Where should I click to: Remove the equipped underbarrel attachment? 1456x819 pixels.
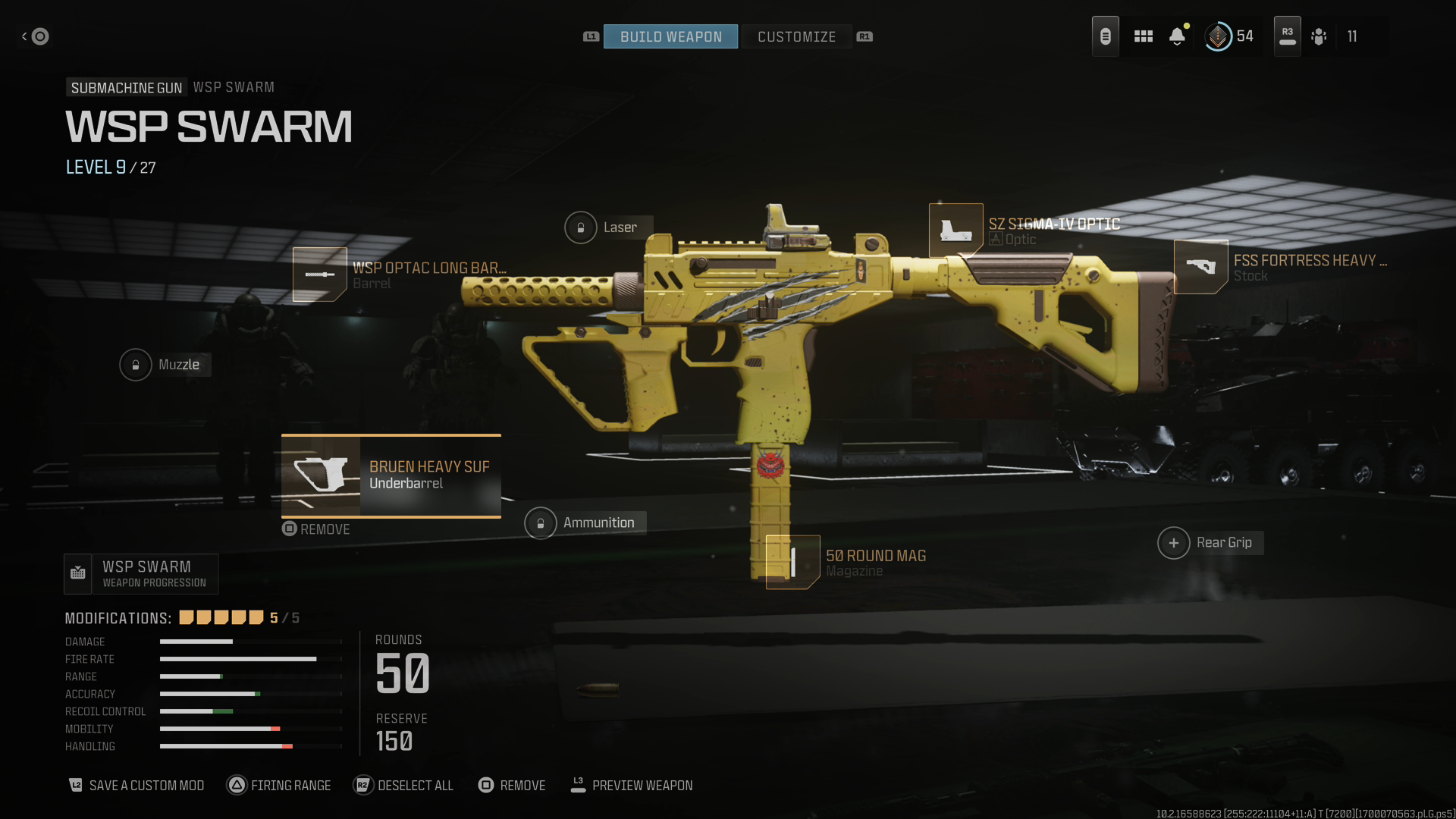(316, 529)
